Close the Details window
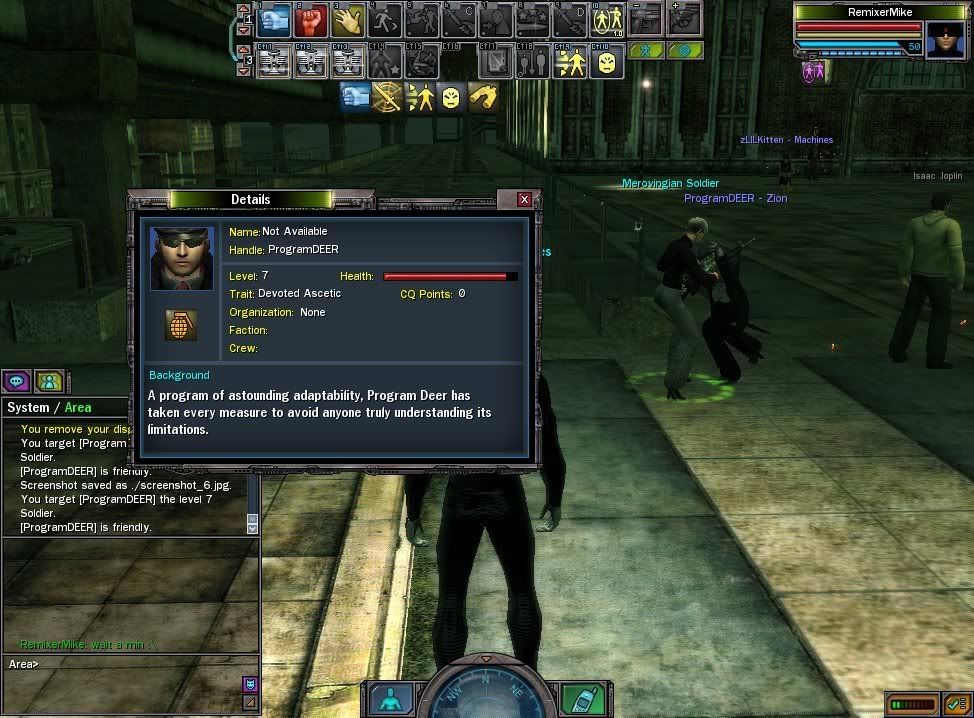 (x=524, y=200)
